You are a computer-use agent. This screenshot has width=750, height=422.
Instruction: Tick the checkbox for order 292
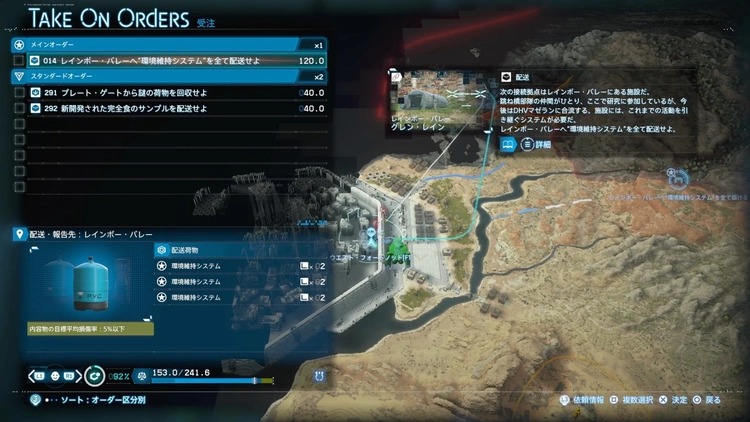click(19, 108)
